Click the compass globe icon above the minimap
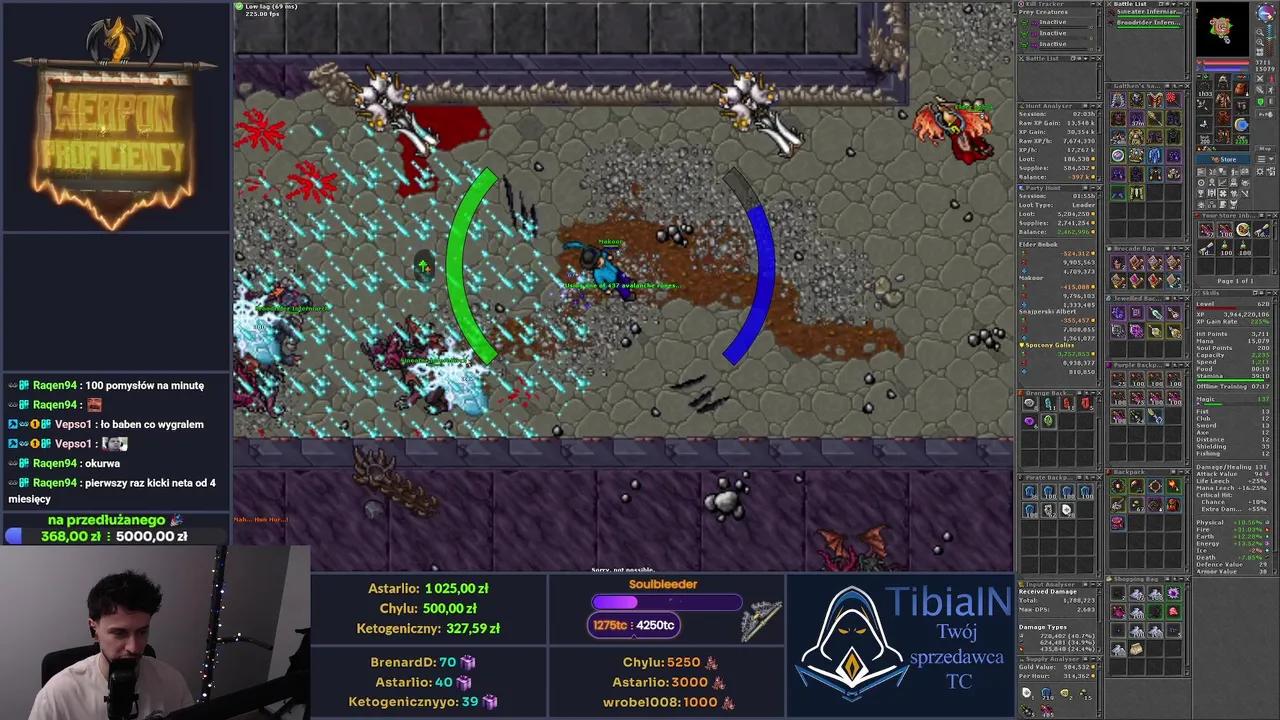Screen dimensions: 1280x720 (1266, 11)
